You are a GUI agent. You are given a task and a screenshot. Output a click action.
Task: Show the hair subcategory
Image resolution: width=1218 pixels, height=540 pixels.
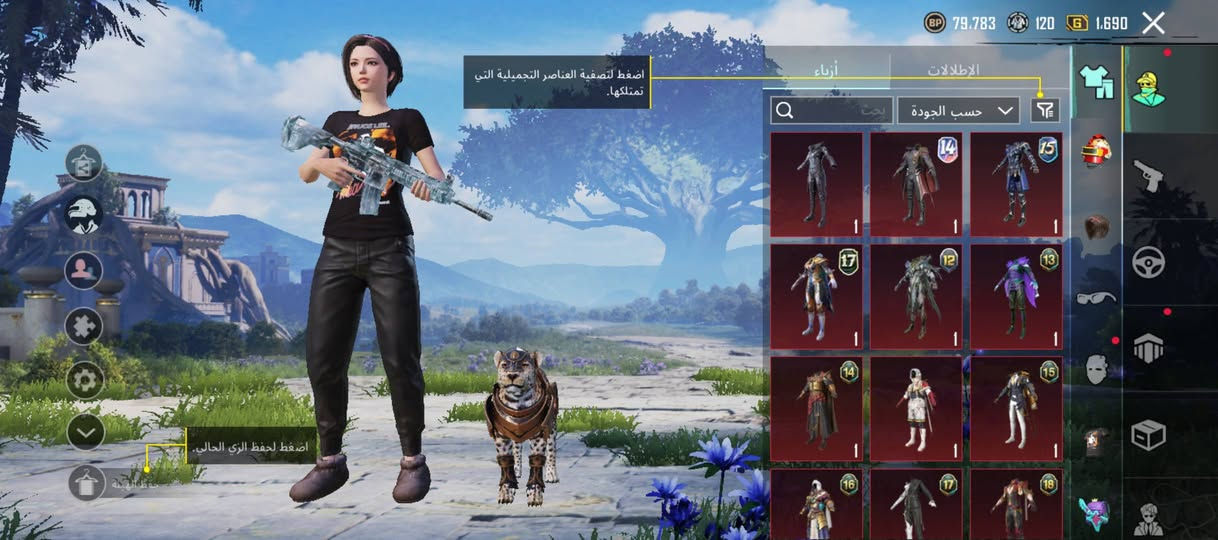tap(1097, 226)
